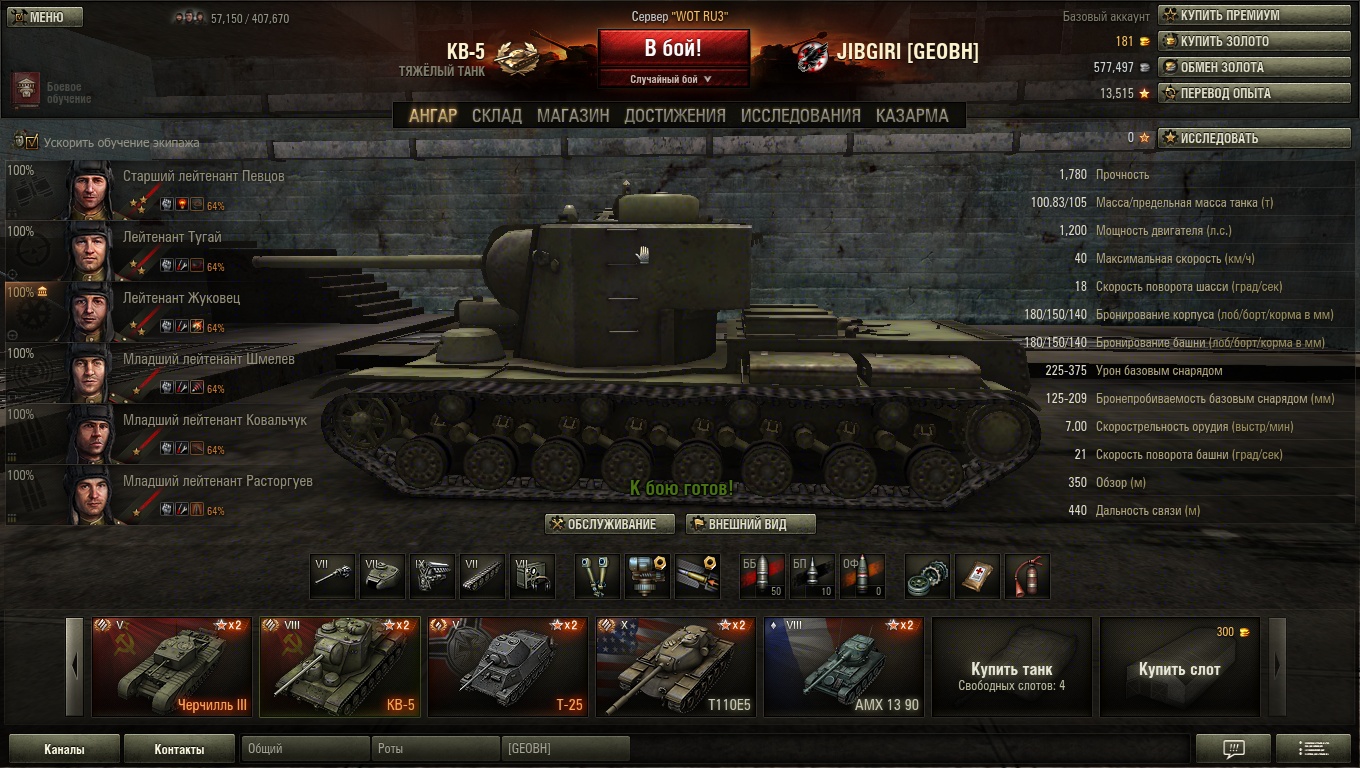1360x768 pixels.
Task: Click Купить слот for 300 gold
Action: [1179, 667]
